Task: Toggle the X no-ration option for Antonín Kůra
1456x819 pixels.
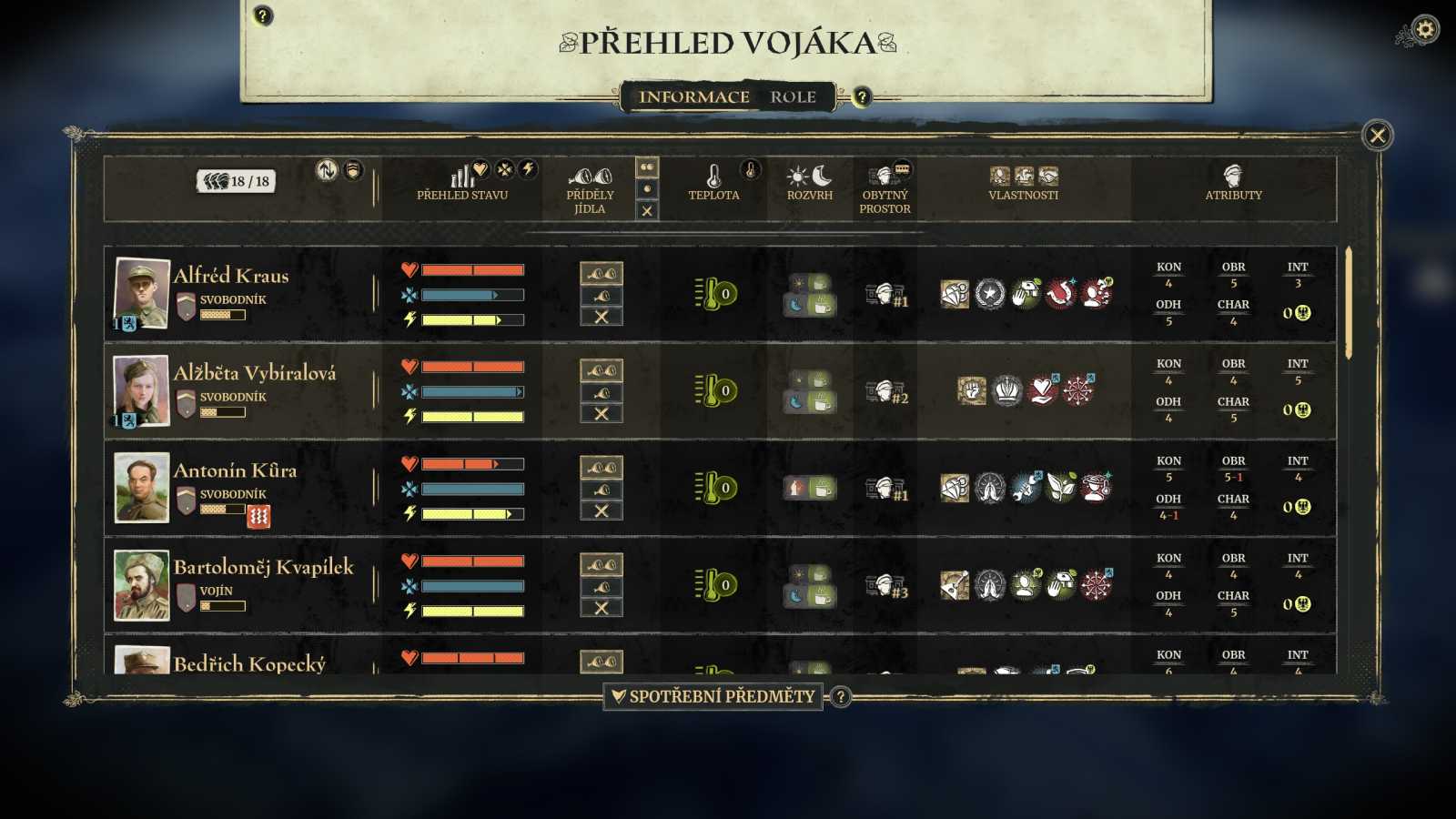Action: [x=600, y=511]
